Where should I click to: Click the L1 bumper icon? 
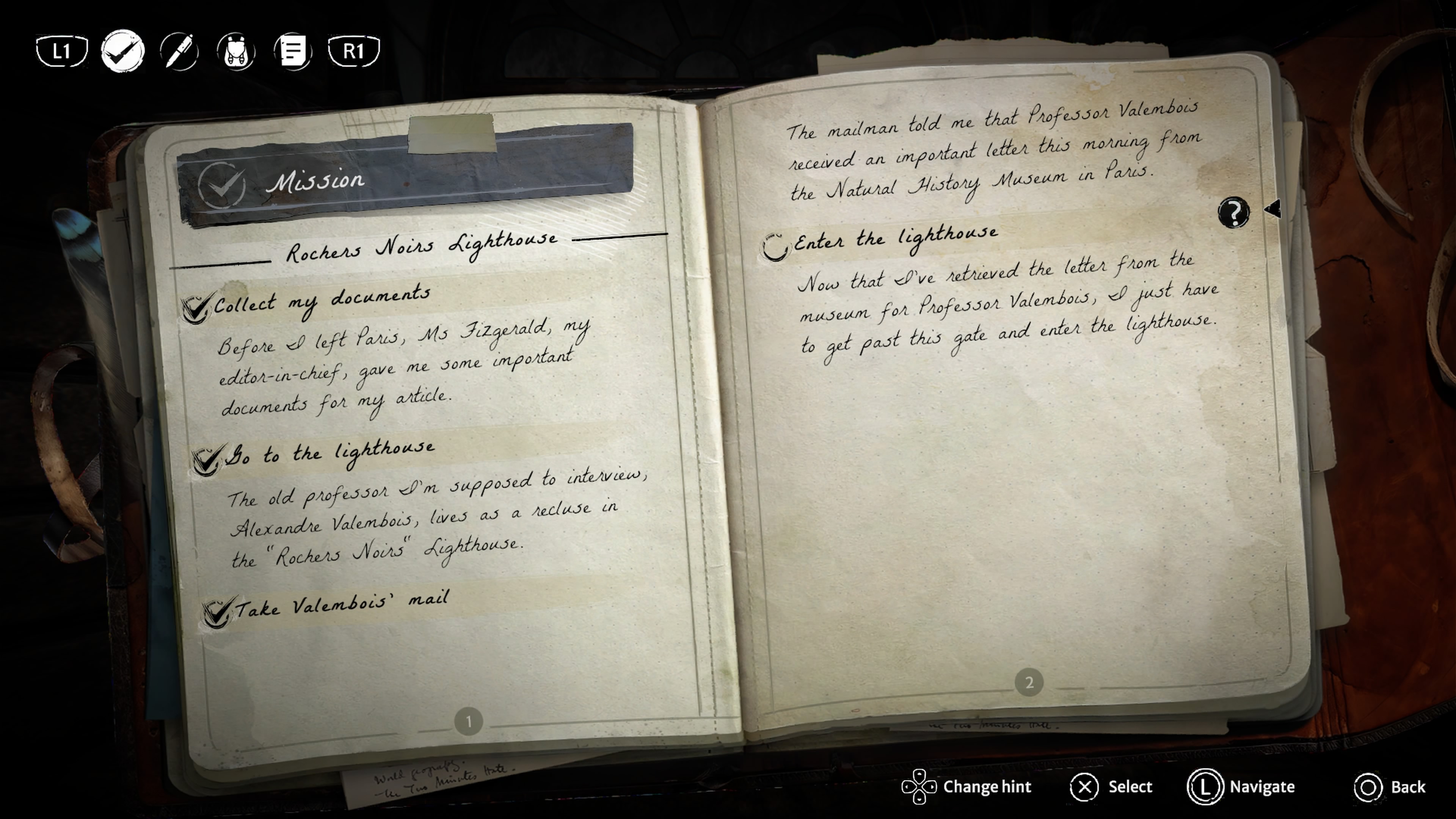point(61,51)
